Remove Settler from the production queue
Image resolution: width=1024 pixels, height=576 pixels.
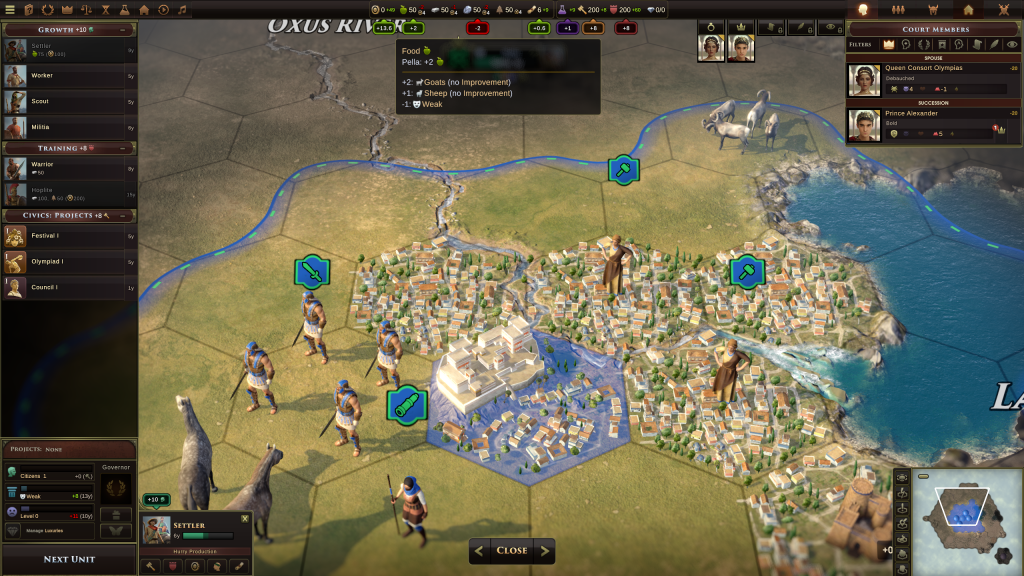(x=245, y=518)
